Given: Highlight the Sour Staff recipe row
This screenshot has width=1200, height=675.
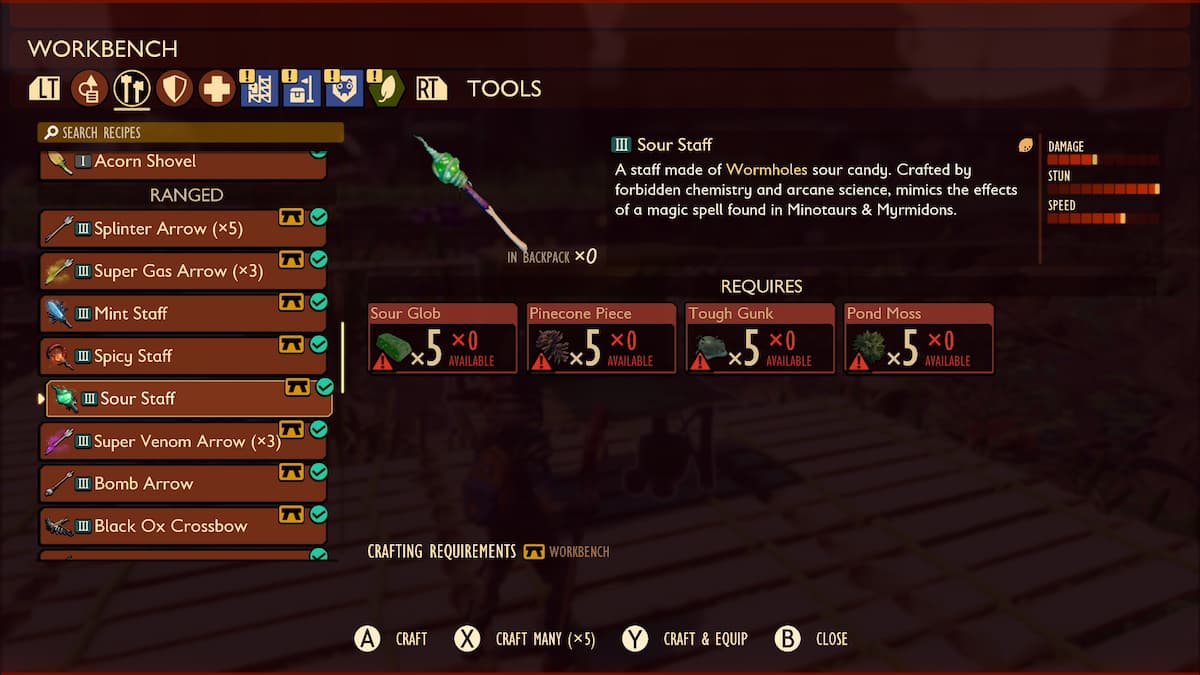Looking at the screenshot, I should [x=183, y=399].
